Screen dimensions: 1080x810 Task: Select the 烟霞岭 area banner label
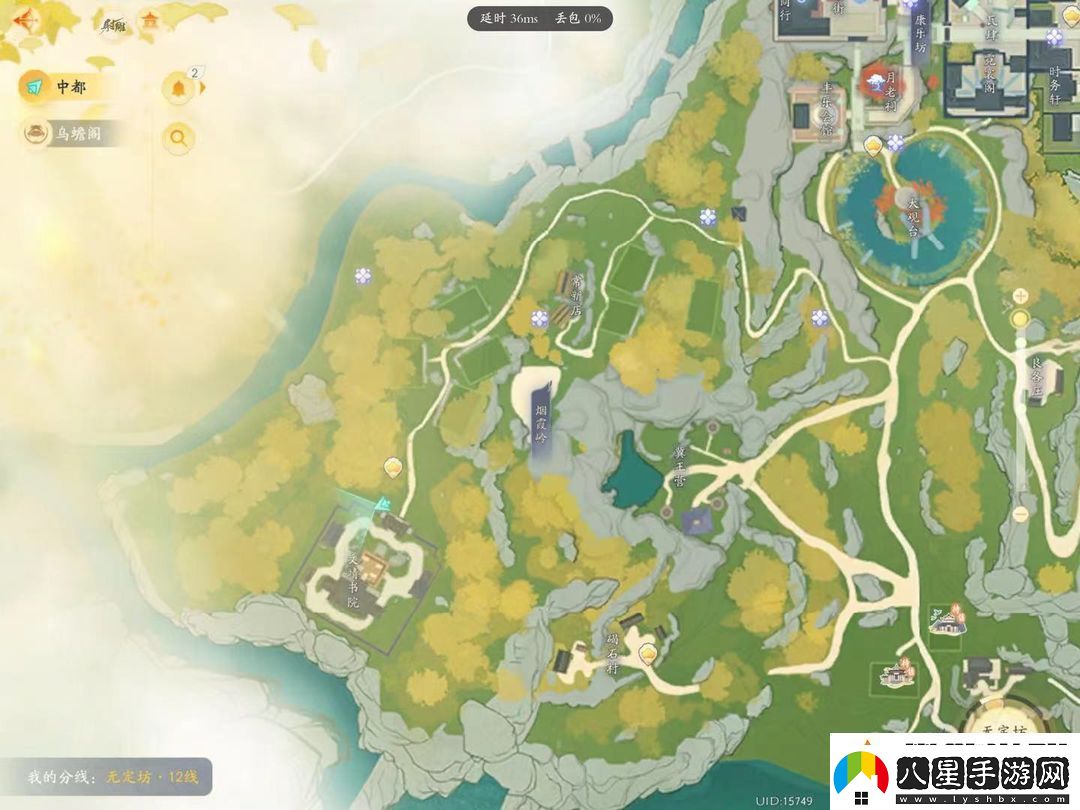point(540,419)
